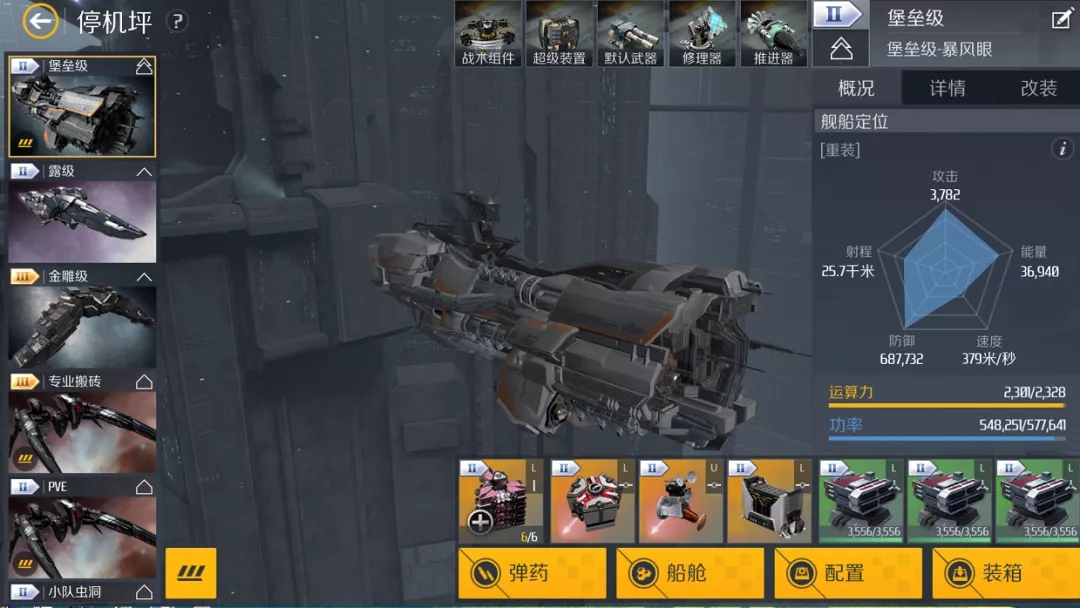This screenshot has height=608, width=1080.
Task: Tap the 装箱 repackage button
Action: click(1005, 573)
